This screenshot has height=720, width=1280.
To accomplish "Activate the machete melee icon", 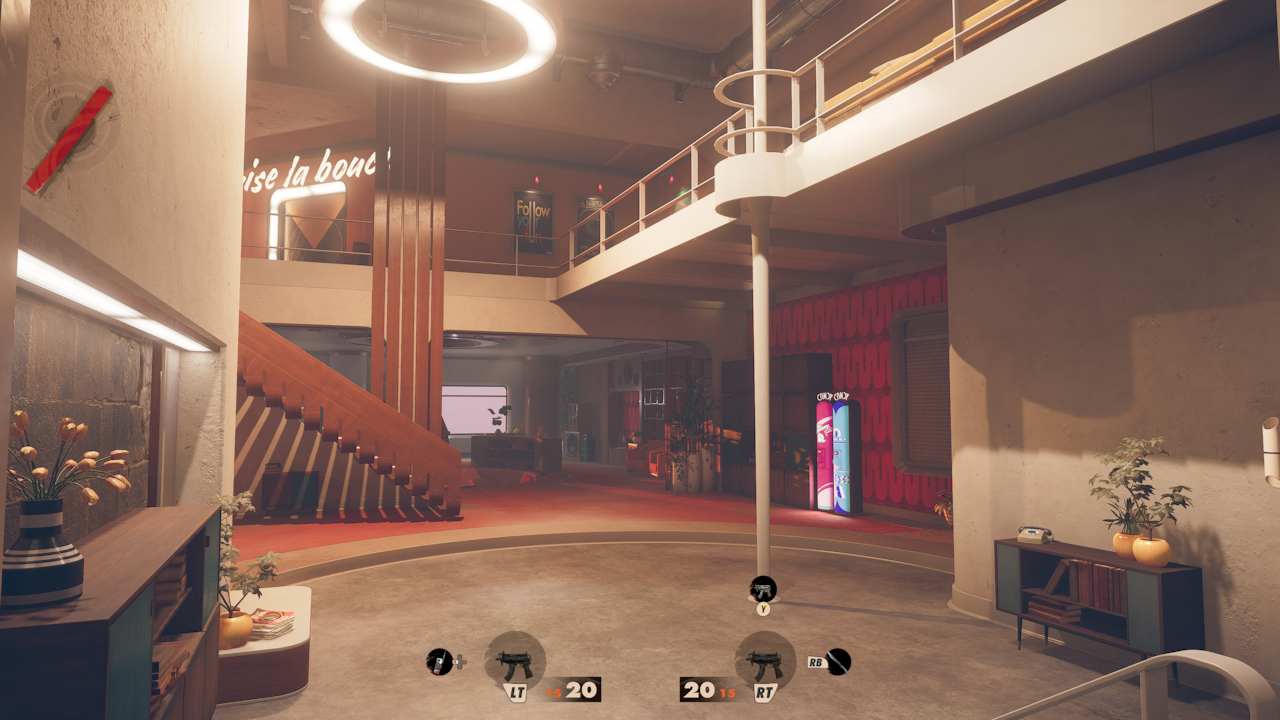I will pyautogui.click(x=838, y=661).
